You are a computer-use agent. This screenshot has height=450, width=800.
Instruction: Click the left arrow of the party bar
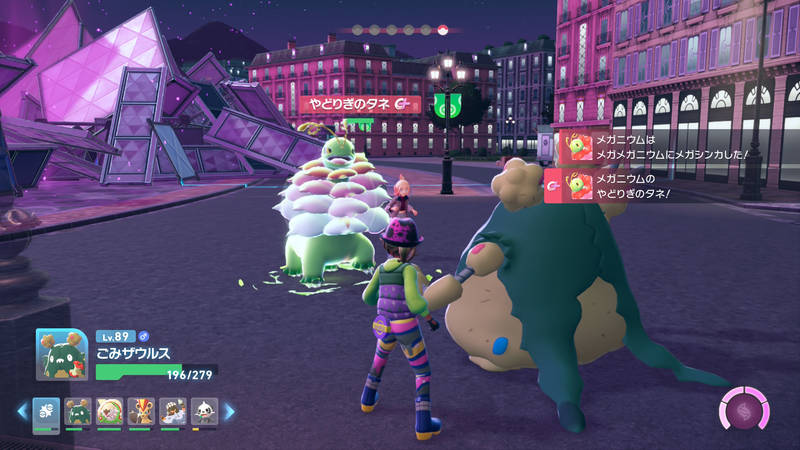click(20, 411)
